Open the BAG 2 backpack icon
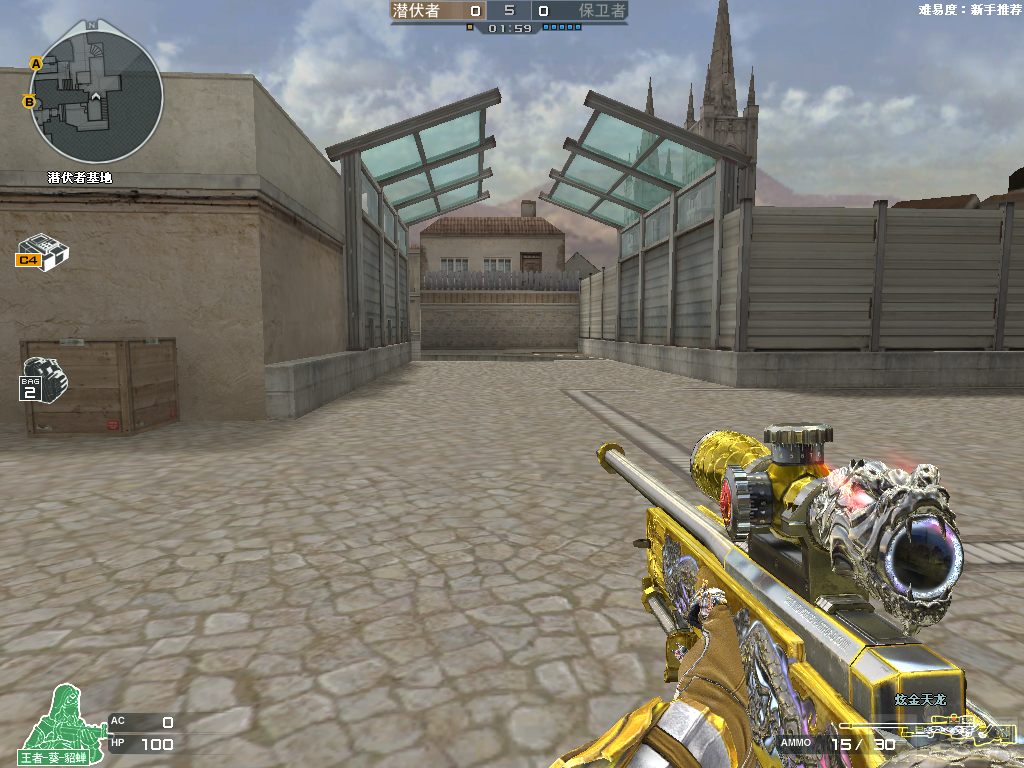The height and width of the screenshot is (768, 1024). tap(42, 378)
